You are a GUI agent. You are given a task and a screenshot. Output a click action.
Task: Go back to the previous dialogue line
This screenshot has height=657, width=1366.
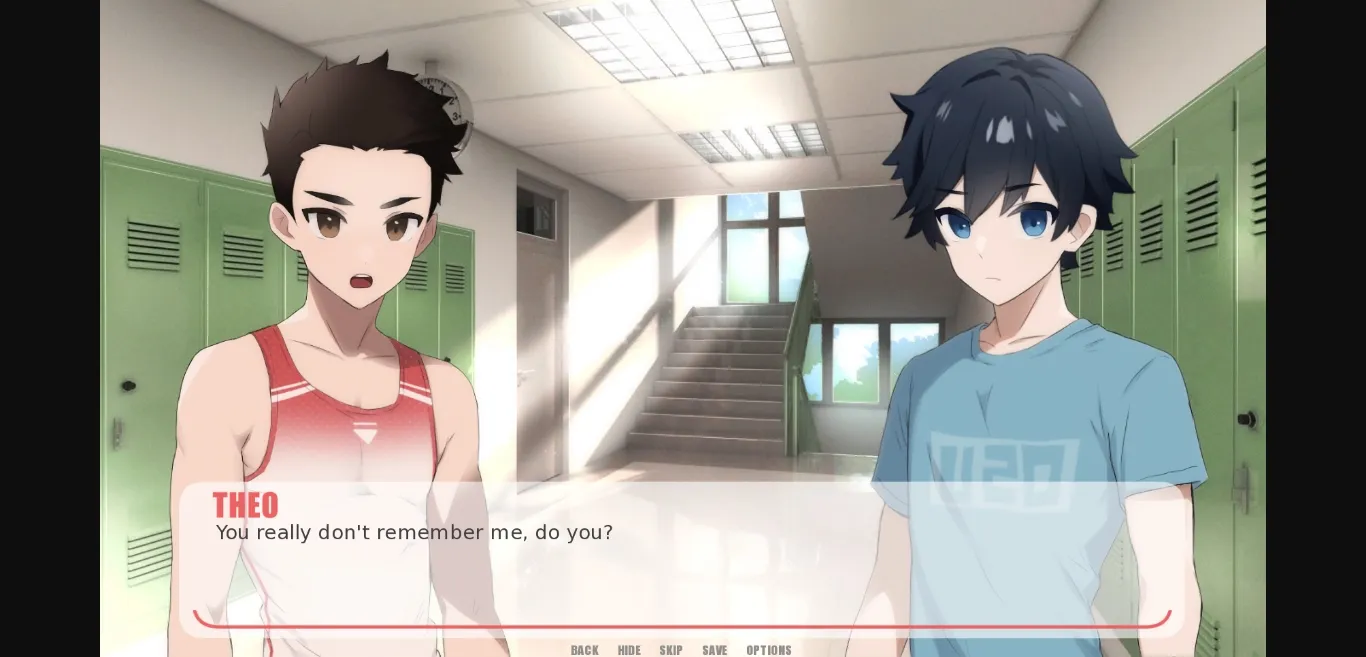585,650
